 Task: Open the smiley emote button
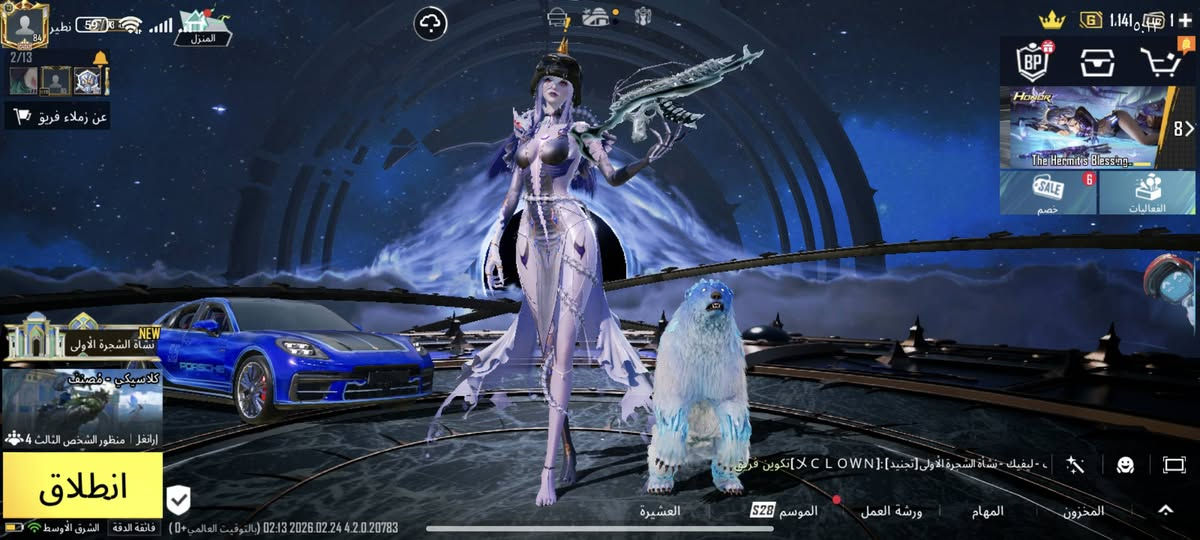[x=1125, y=464]
